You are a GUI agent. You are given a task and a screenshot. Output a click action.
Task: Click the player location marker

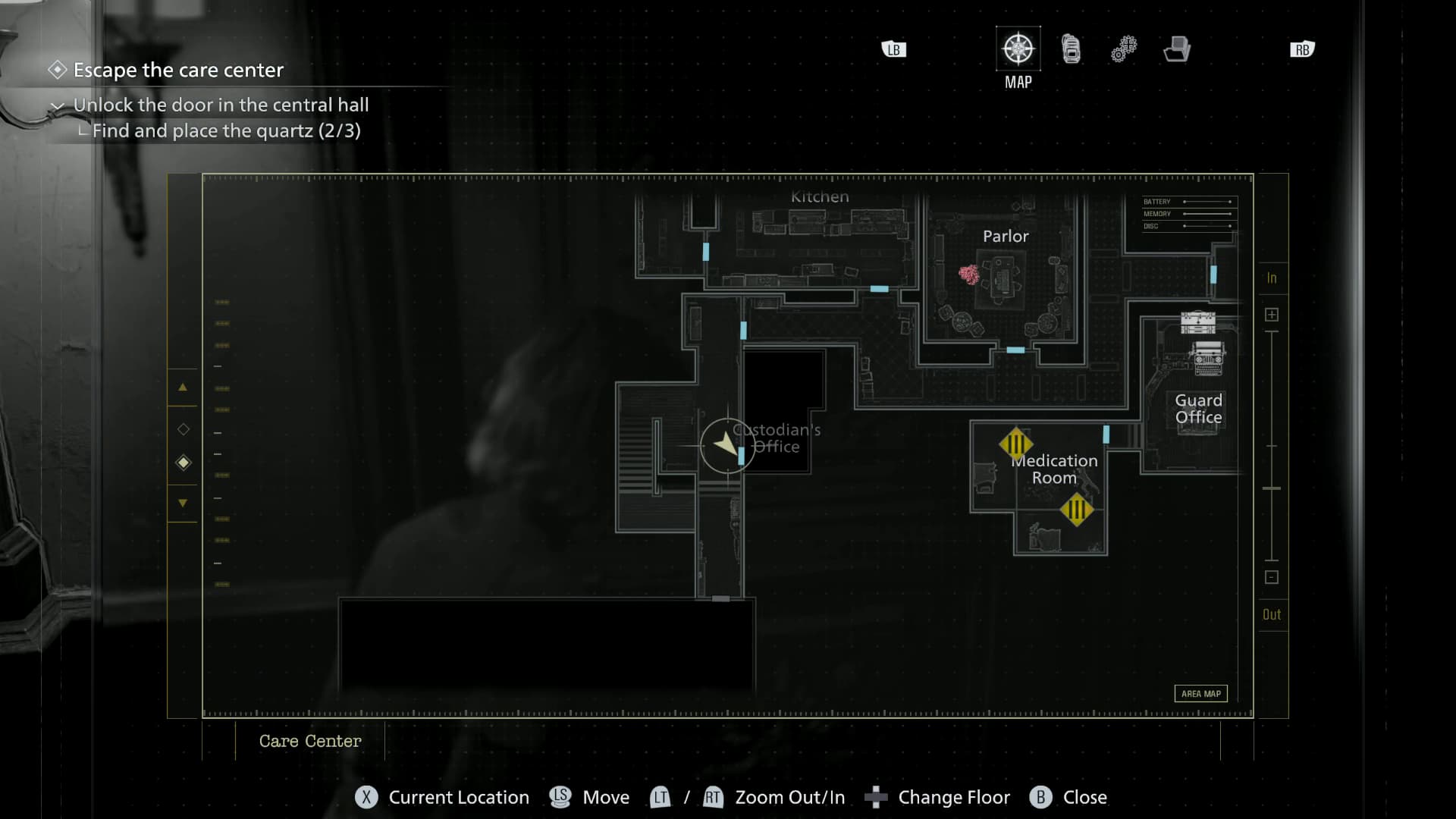[726, 445]
